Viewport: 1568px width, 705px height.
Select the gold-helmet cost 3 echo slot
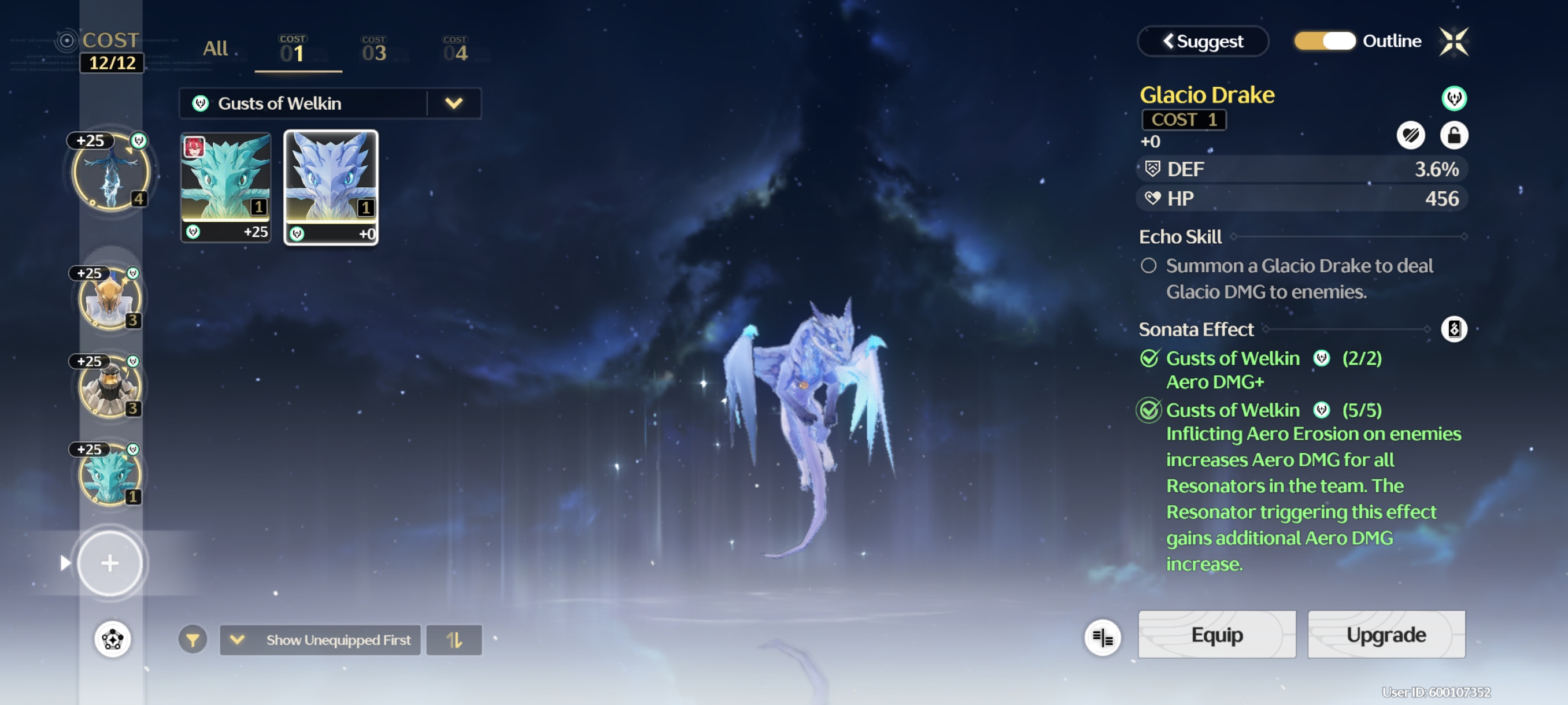point(110,299)
